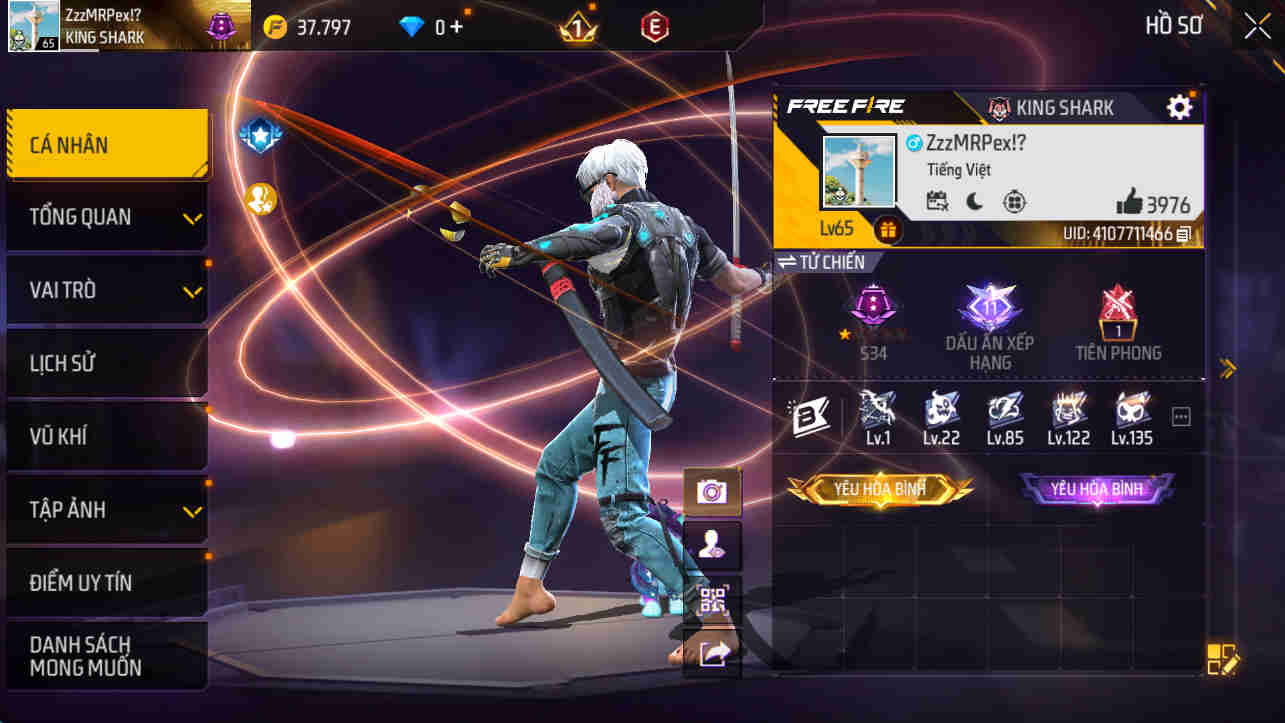
Task: Open the ĐIỂM UY TÍN page
Action: pyautogui.click(x=107, y=582)
